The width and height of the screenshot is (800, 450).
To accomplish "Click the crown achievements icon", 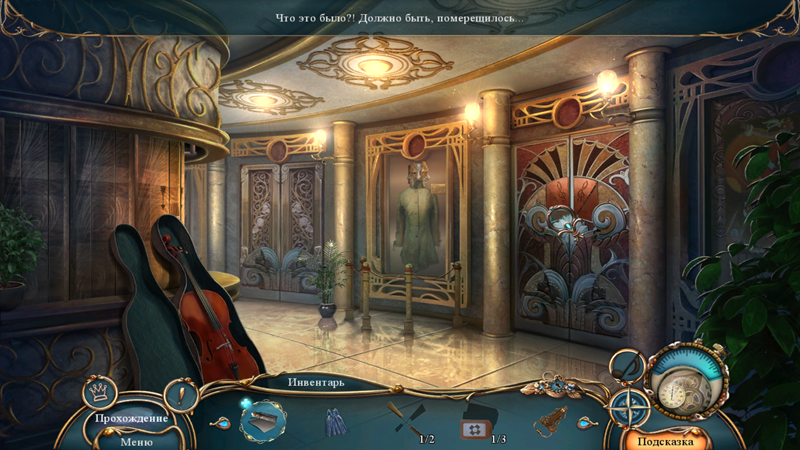I will coord(100,391).
